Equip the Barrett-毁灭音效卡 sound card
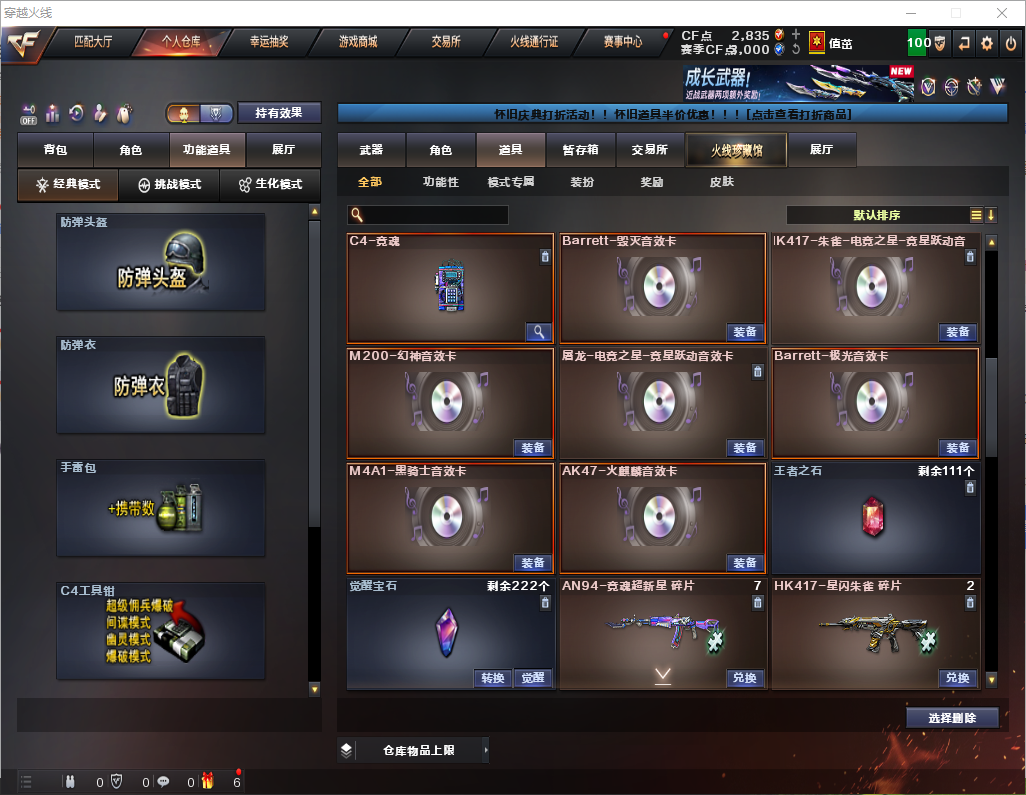 coord(744,332)
